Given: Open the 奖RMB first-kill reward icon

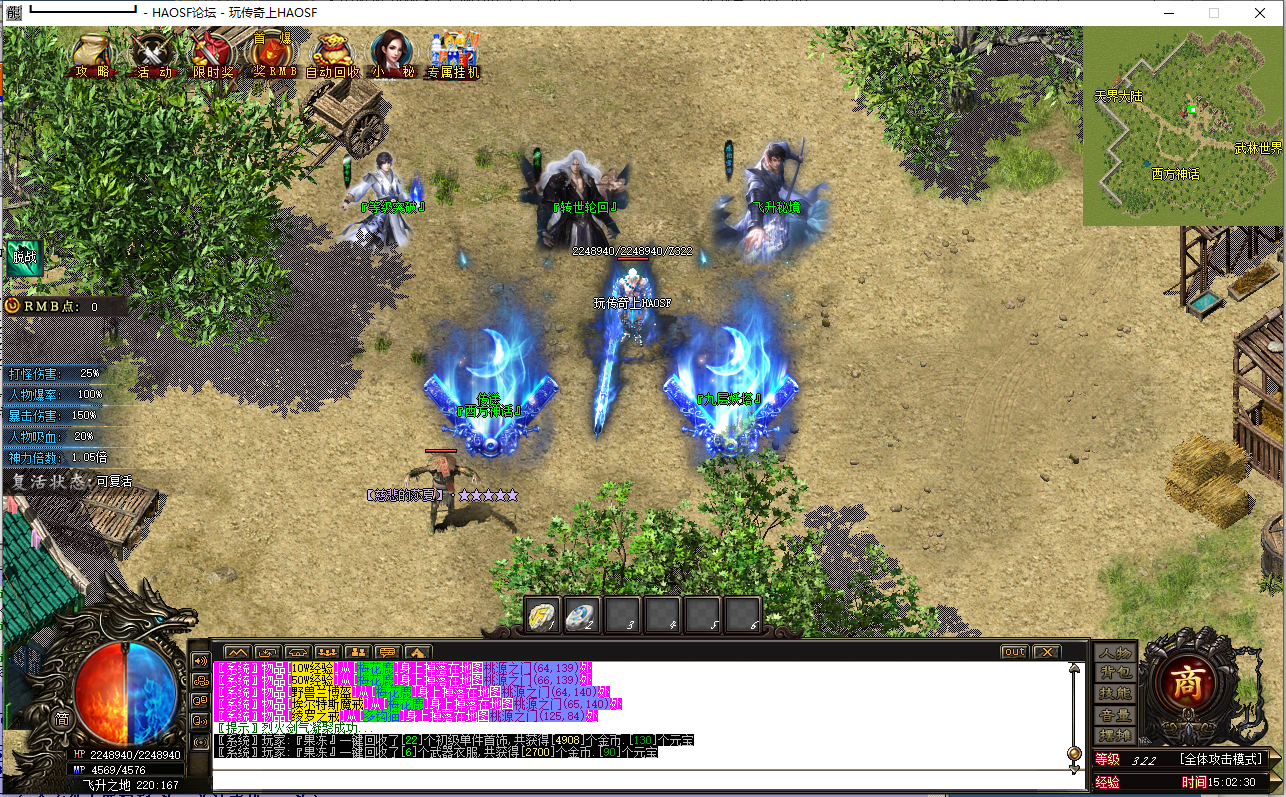Looking at the screenshot, I should coord(272,55).
